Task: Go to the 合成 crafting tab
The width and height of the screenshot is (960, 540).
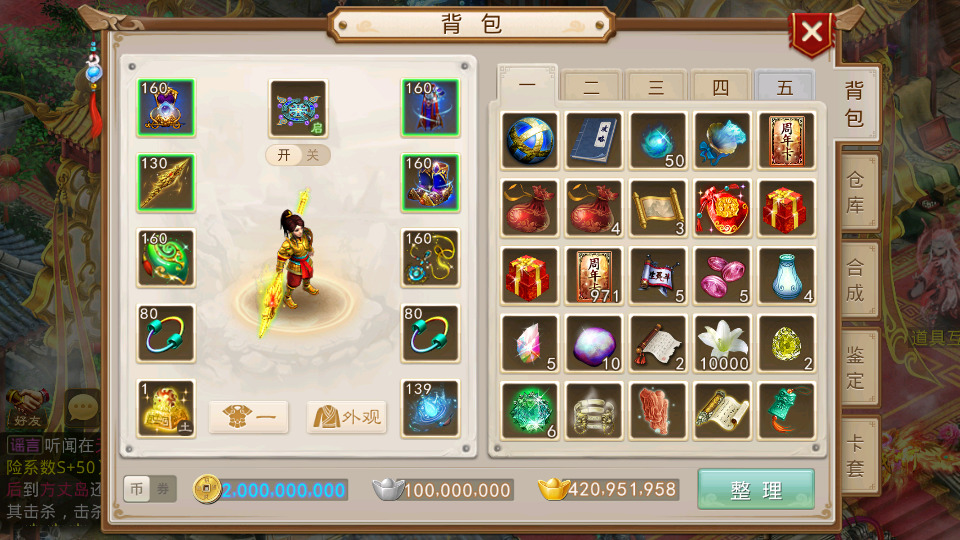Action: (855, 280)
